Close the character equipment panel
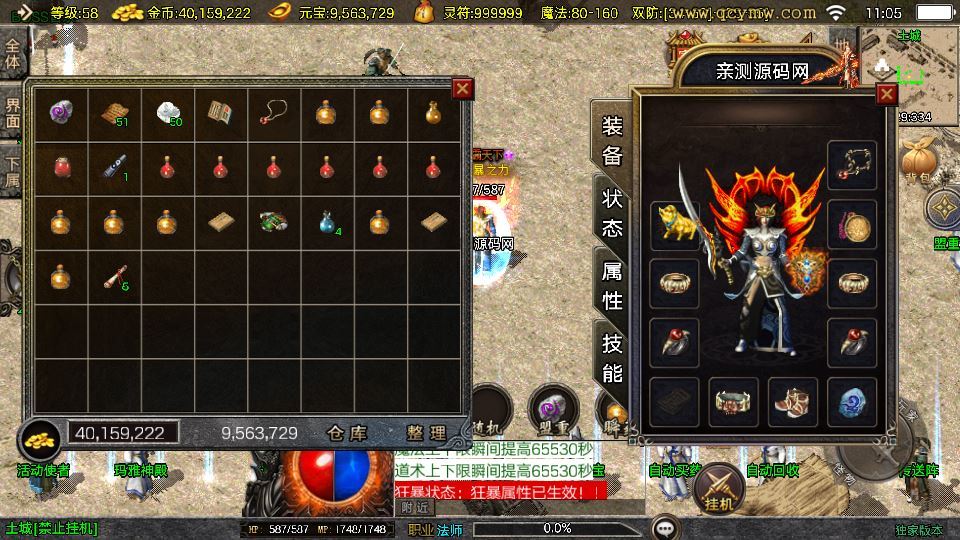 click(x=886, y=95)
